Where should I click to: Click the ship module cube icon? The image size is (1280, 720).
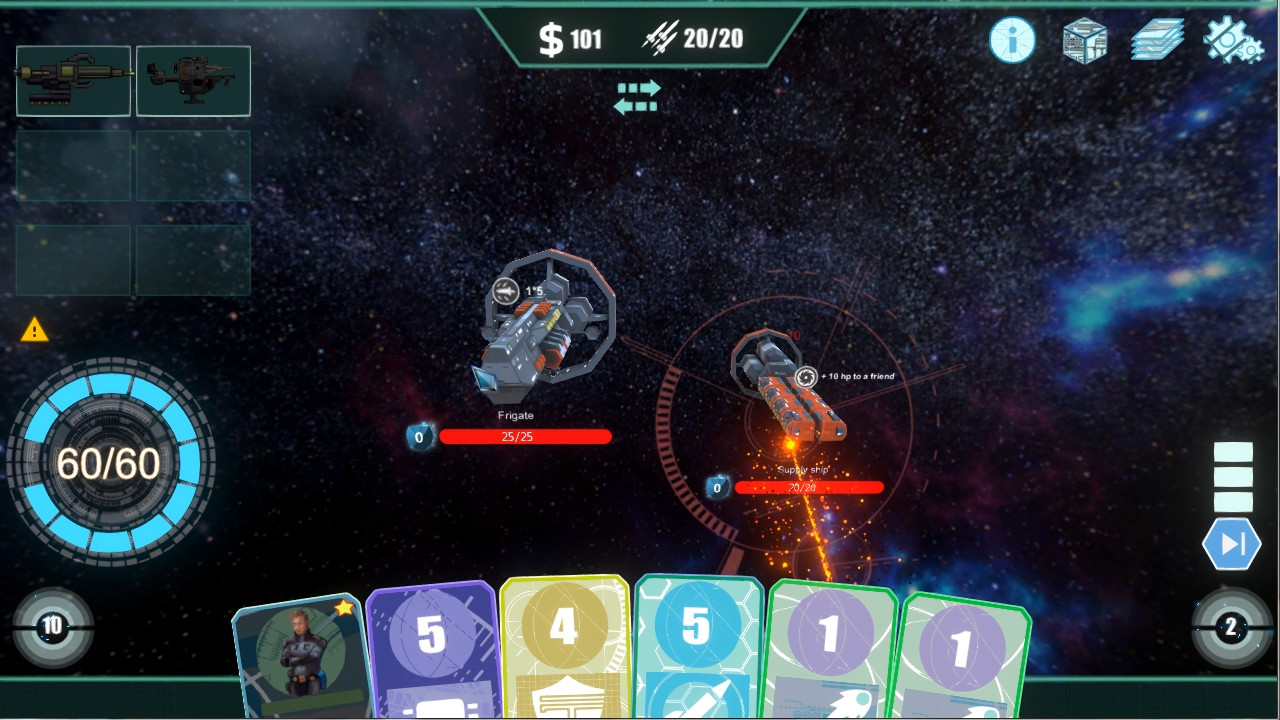coord(1083,40)
